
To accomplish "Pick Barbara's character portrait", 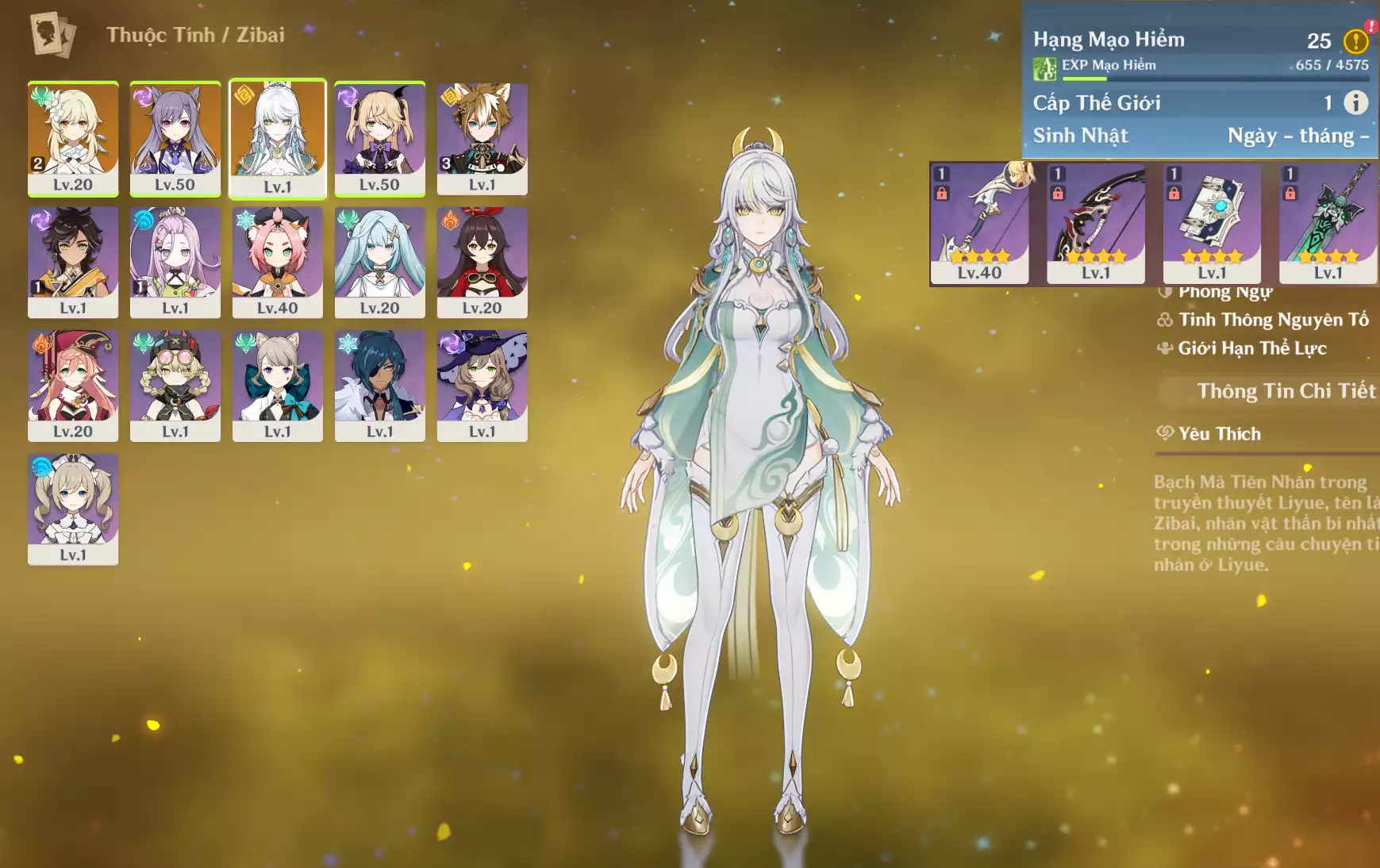I will point(73,509).
